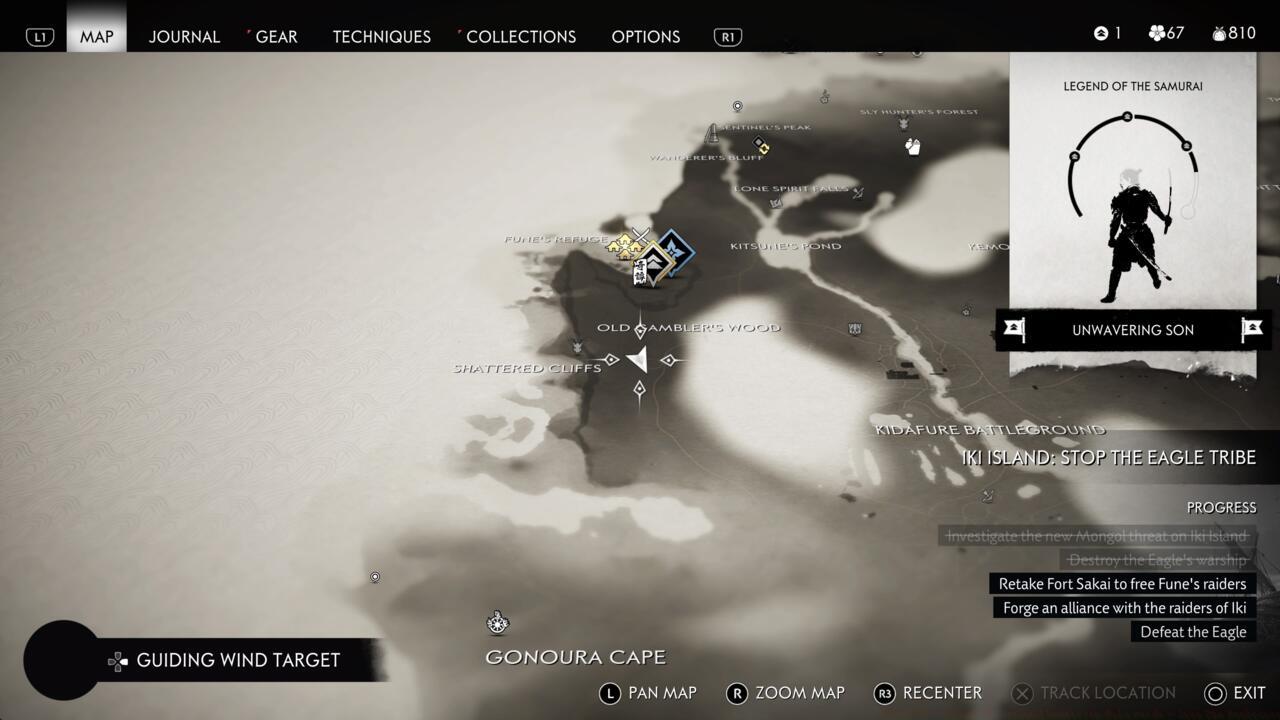The image size is (1280, 720).
Task: Click the Shattered Cliffs map label
Action: coord(527,368)
